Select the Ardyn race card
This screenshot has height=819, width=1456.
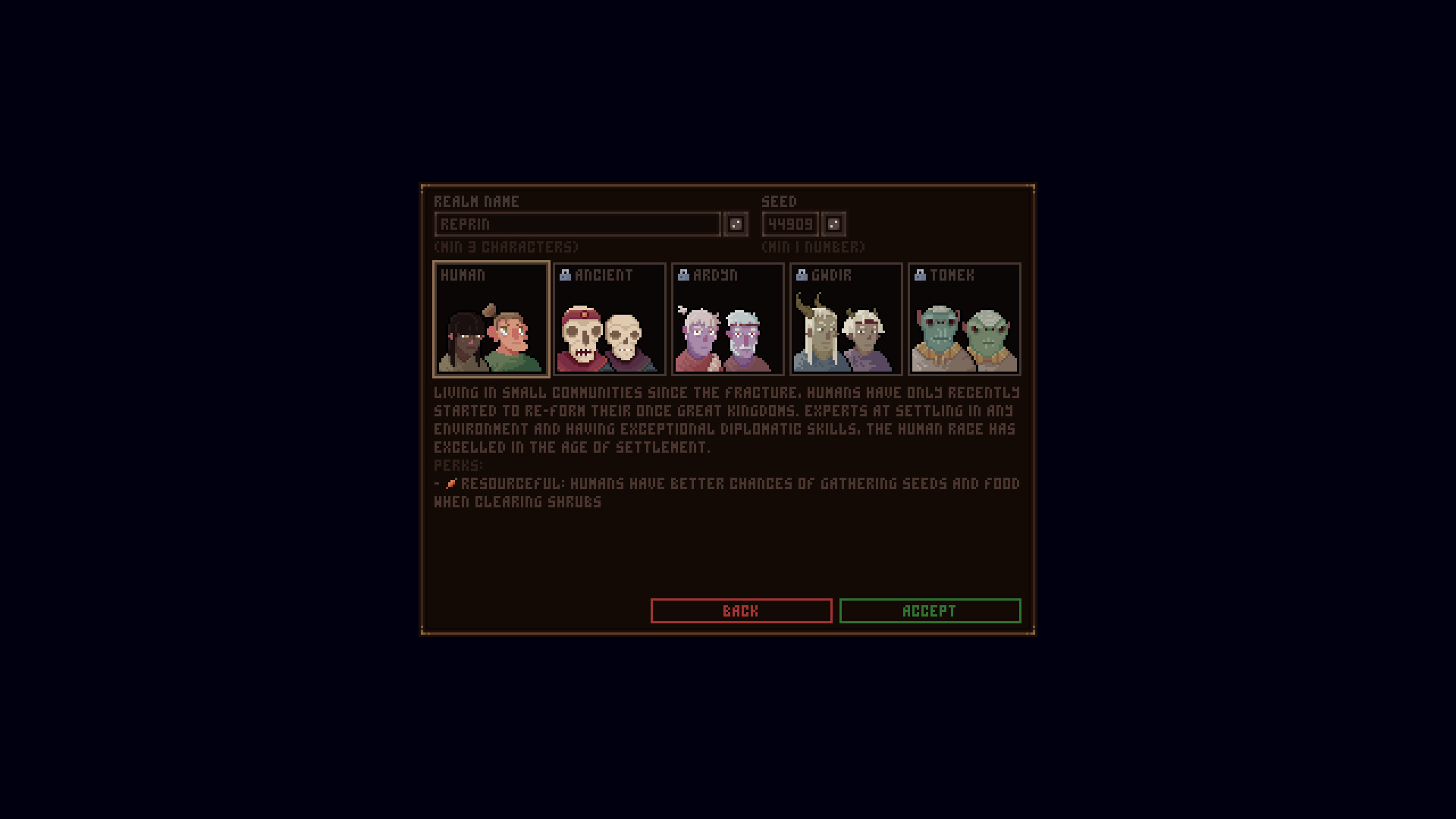(727, 318)
